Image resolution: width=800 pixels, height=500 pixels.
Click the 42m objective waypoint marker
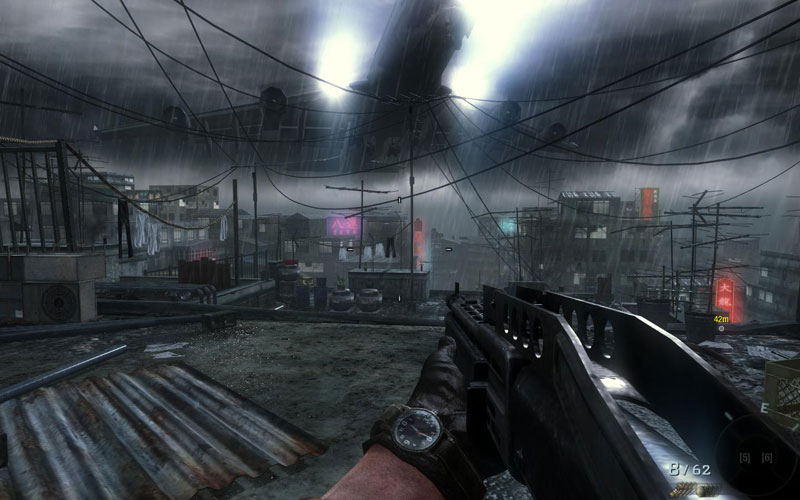720,327
